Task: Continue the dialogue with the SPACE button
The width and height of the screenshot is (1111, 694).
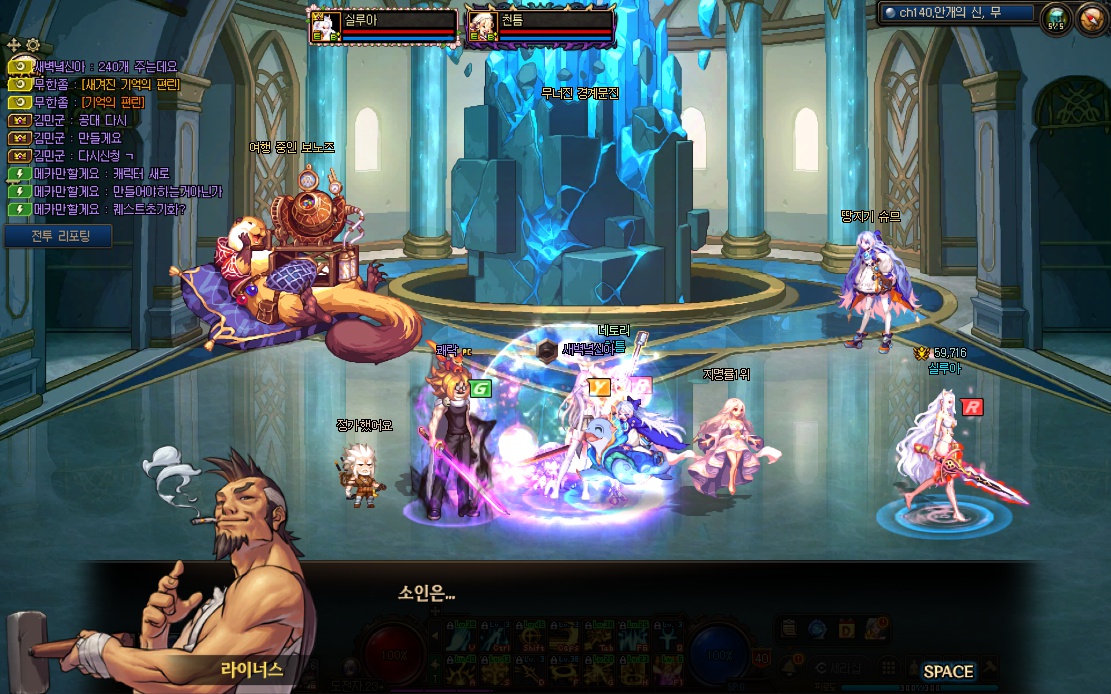Action: [x=947, y=671]
